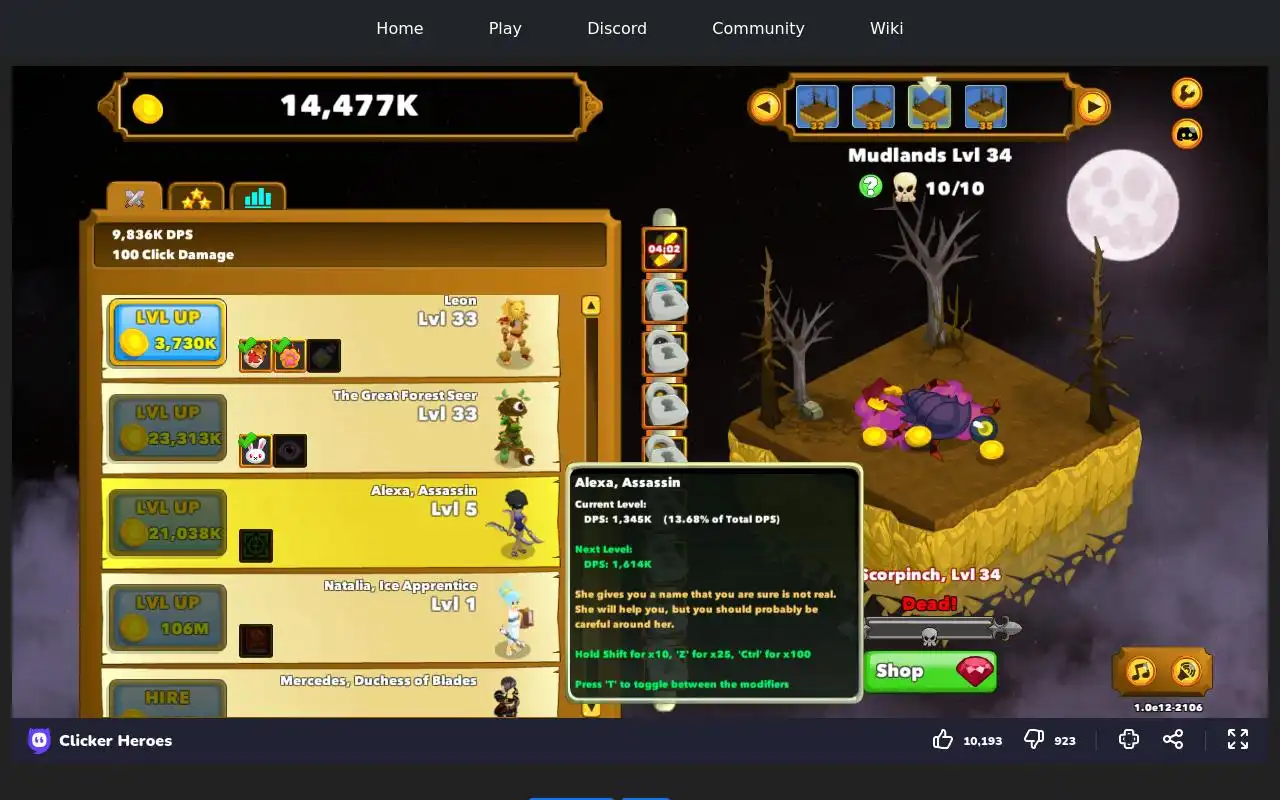Level up Leon for 3,730K gold
Image resolution: width=1280 pixels, height=800 pixels.
coord(167,333)
